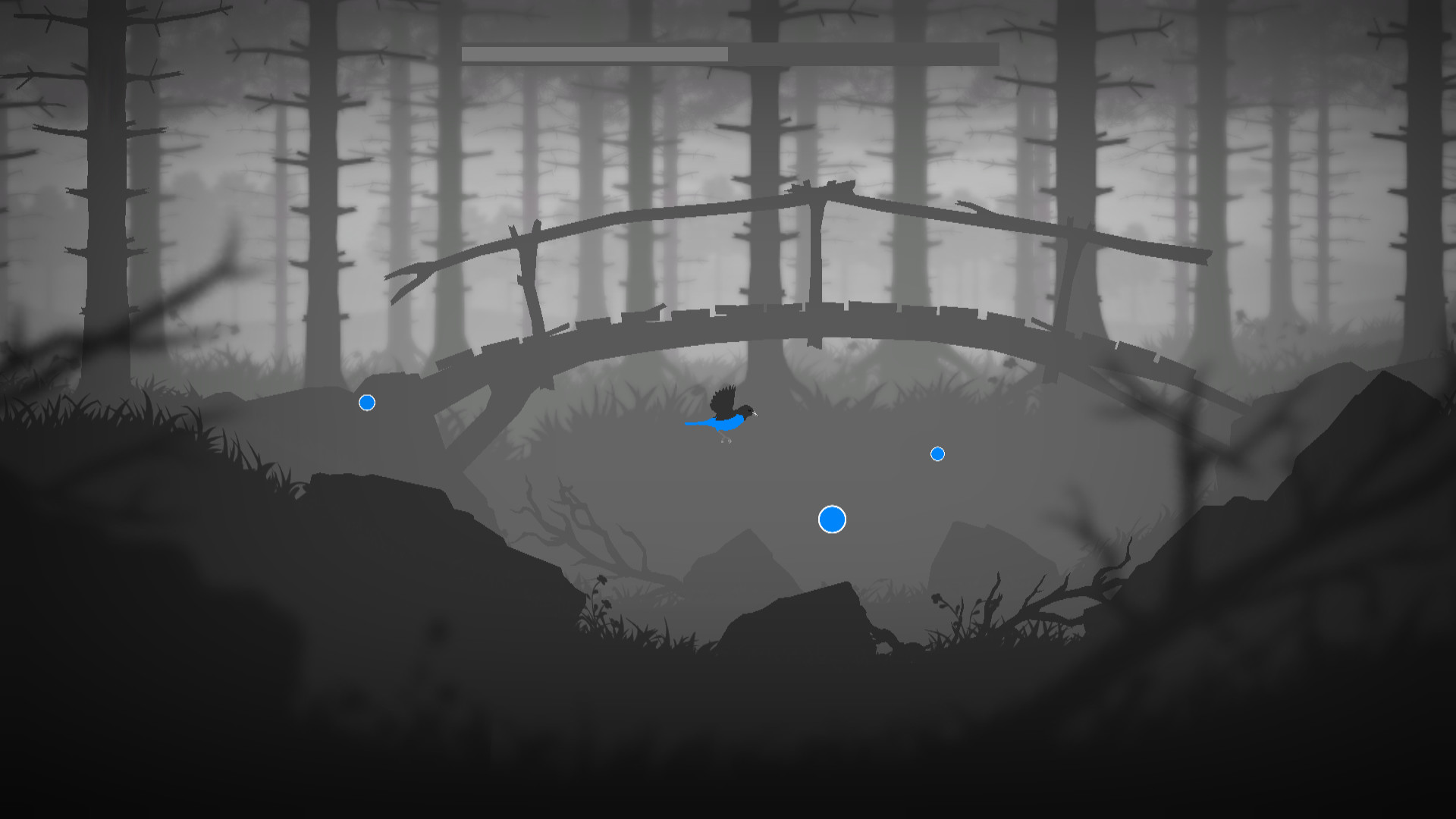
Task: Click the filled portion of the left progress bar
Action: pos(595,54)
